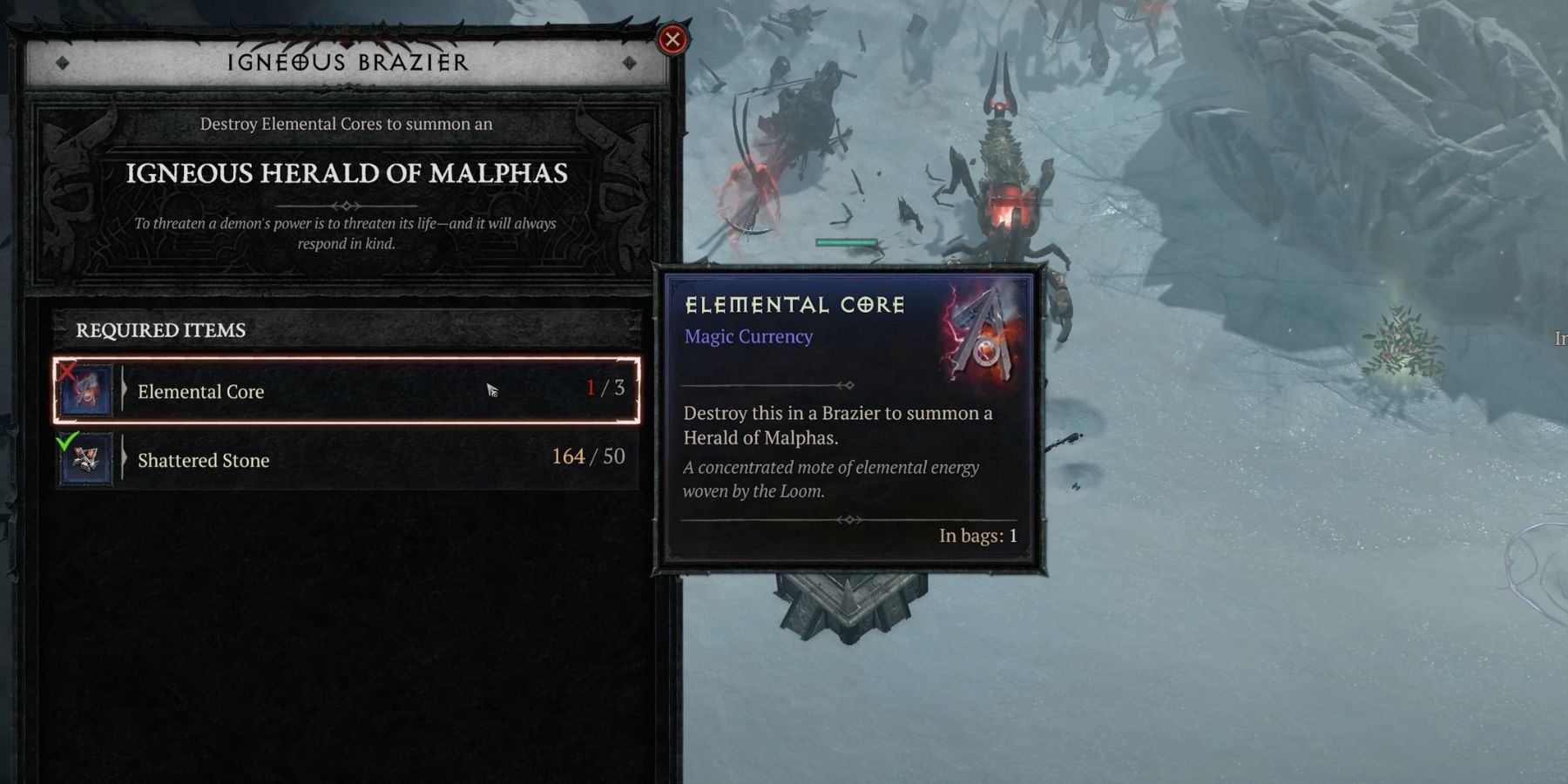Select the Required Items section header
Screen dimensions: 1568x784
(x=159, y=329)
